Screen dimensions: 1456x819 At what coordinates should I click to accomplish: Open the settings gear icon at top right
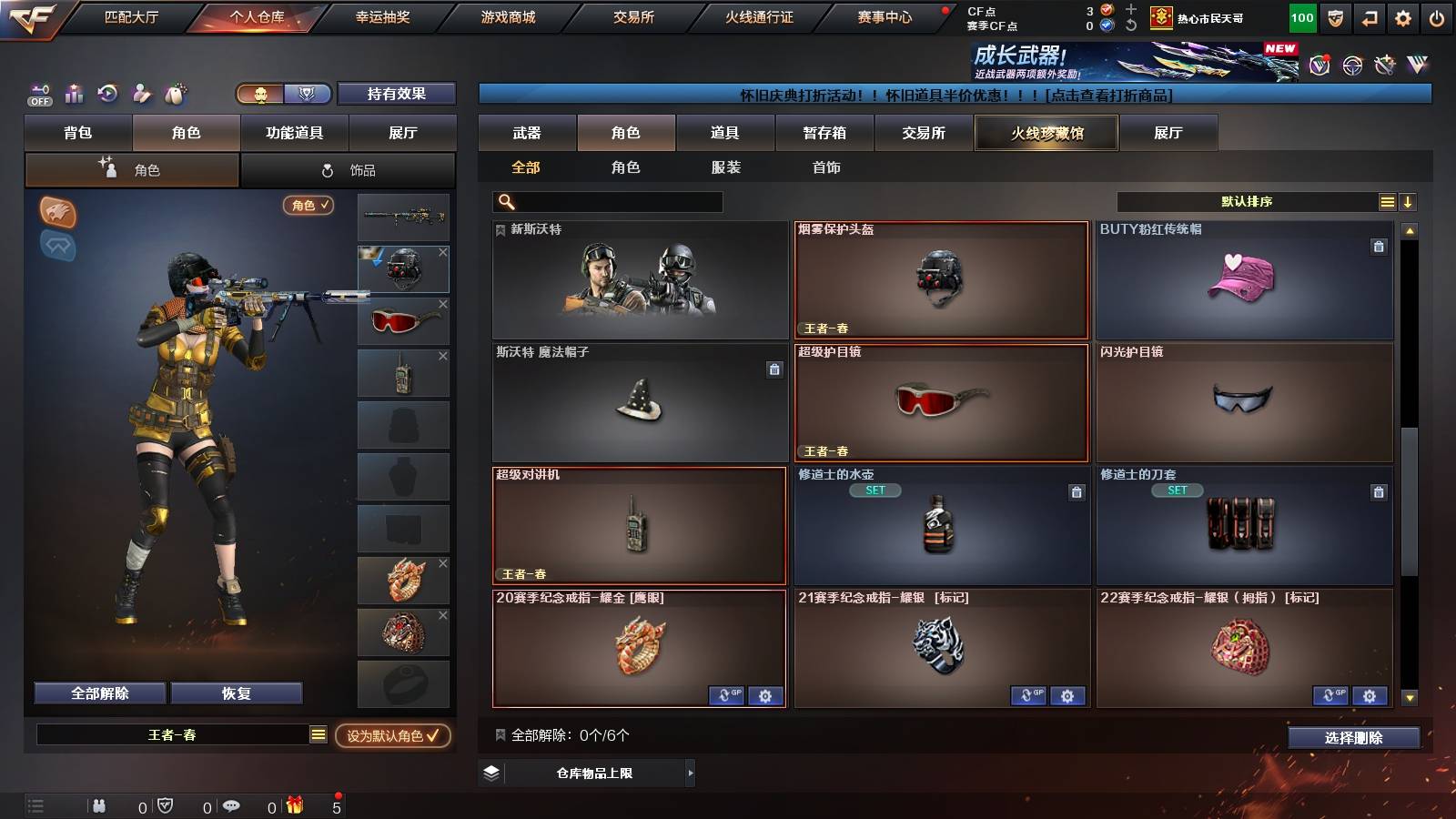[x=1400, y=16]
